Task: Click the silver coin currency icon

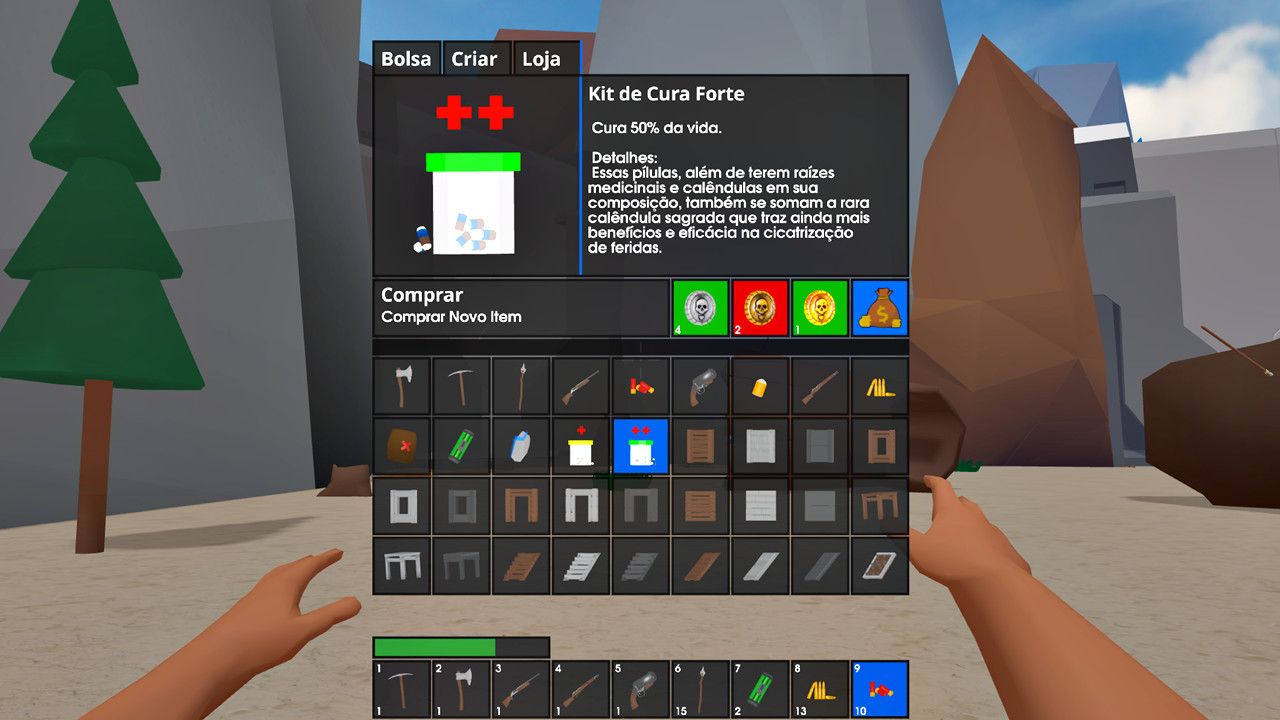Action: (x=699, y=308)
